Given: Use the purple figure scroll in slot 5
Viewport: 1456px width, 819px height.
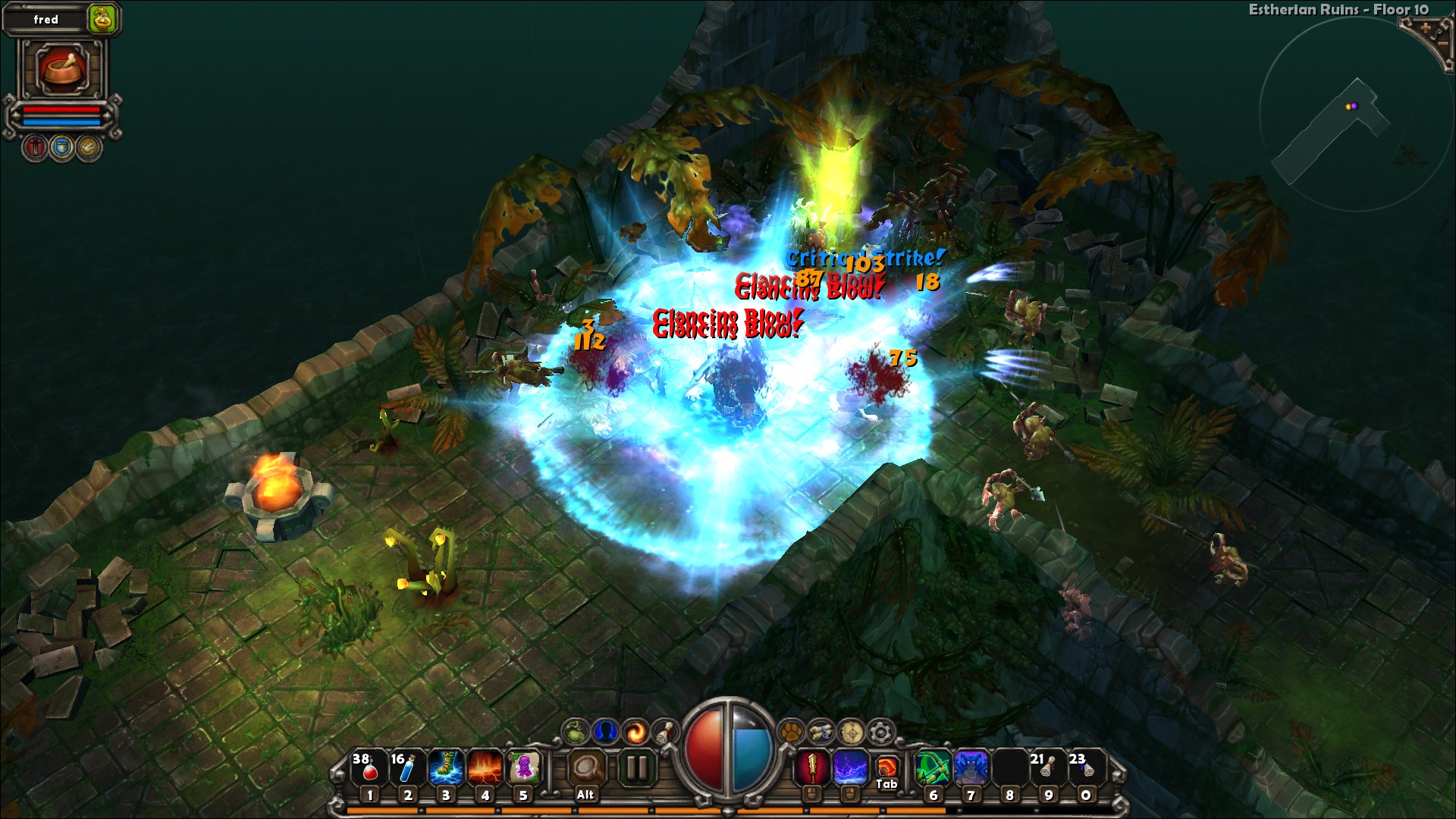Looking at the screenshot, I should tap(523, 767).
